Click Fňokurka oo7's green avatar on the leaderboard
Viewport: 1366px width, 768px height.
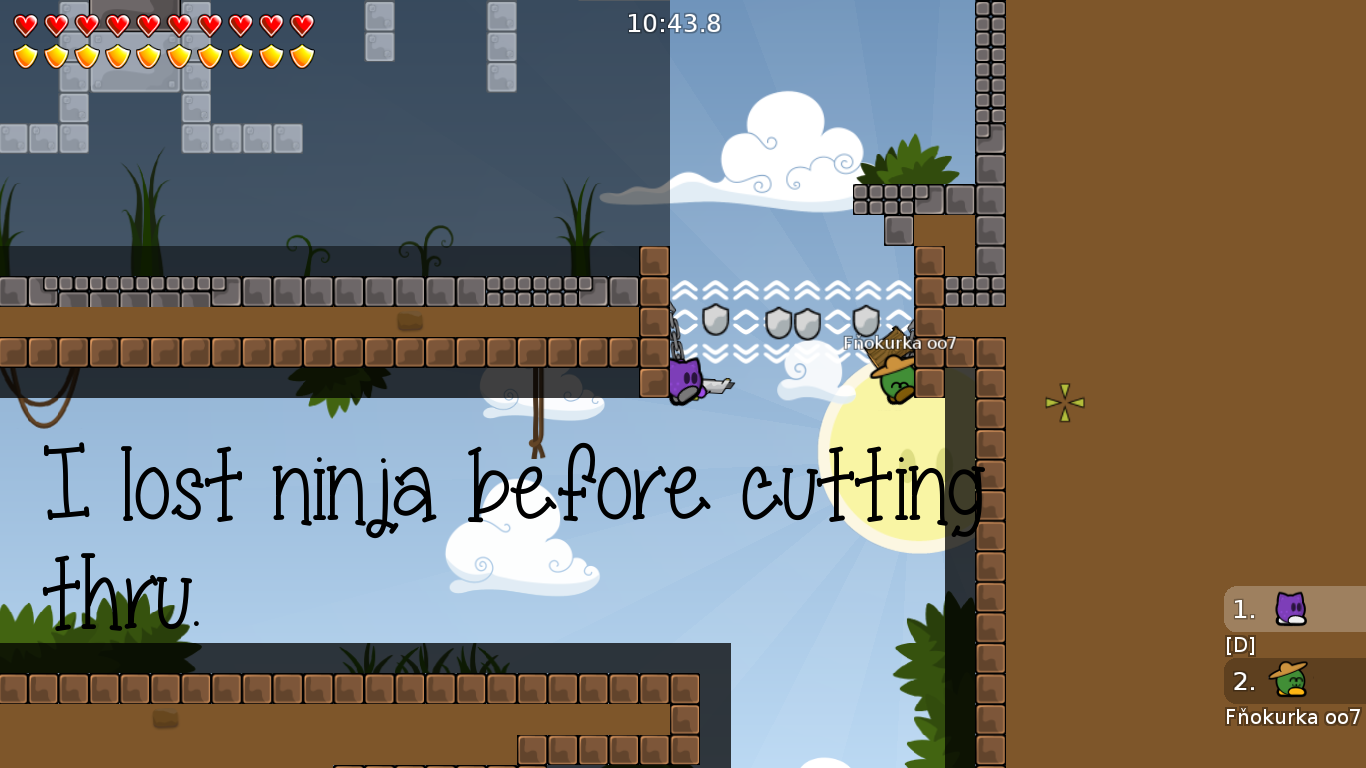(x=1291, y=682)
